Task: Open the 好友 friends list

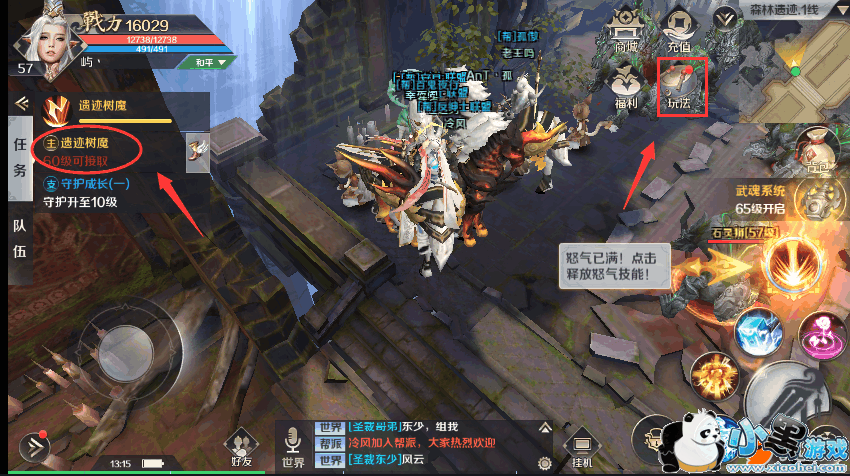Action: (240, 448)
